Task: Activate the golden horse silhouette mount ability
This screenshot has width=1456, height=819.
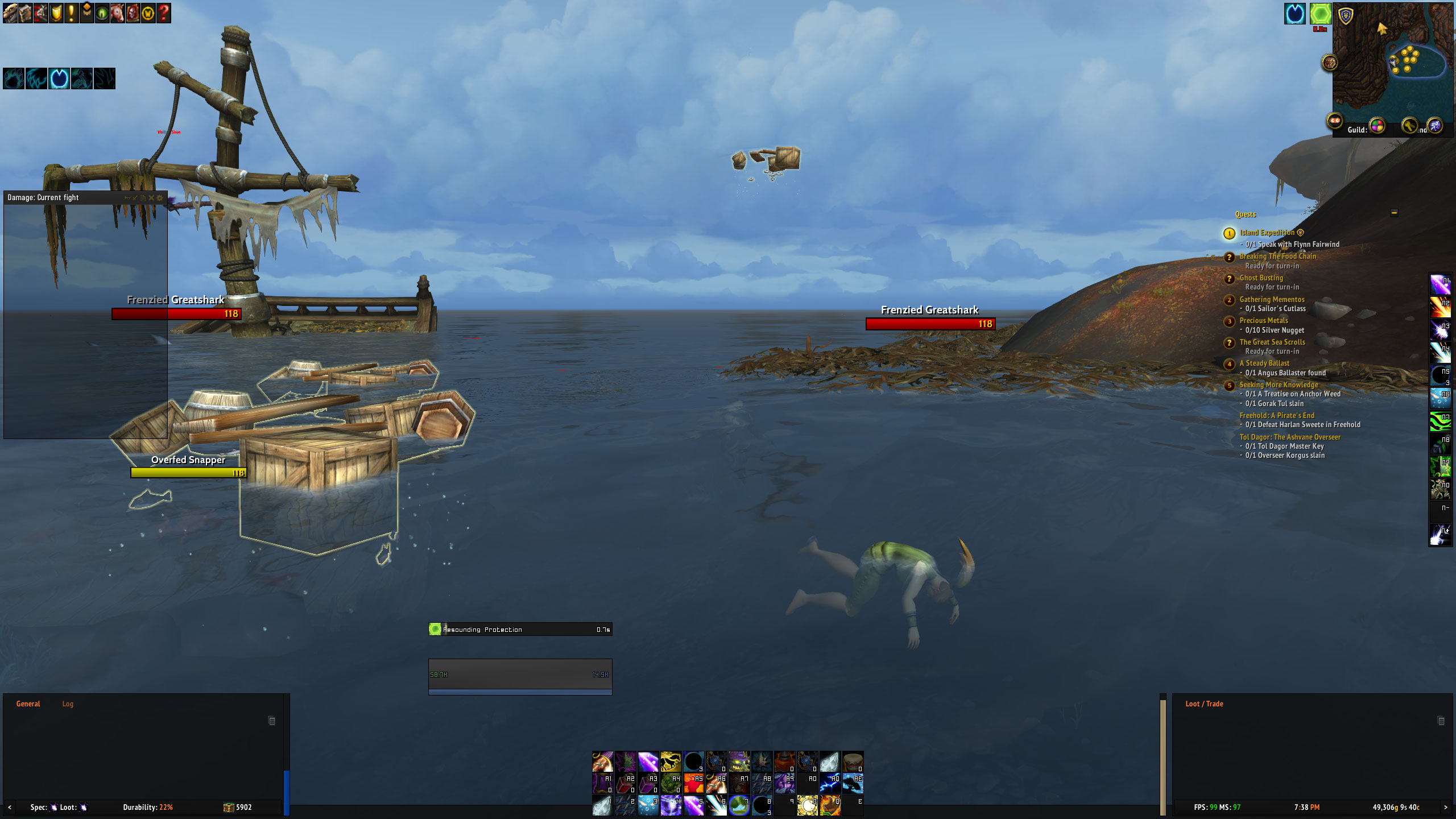Action: click(671, 762)
